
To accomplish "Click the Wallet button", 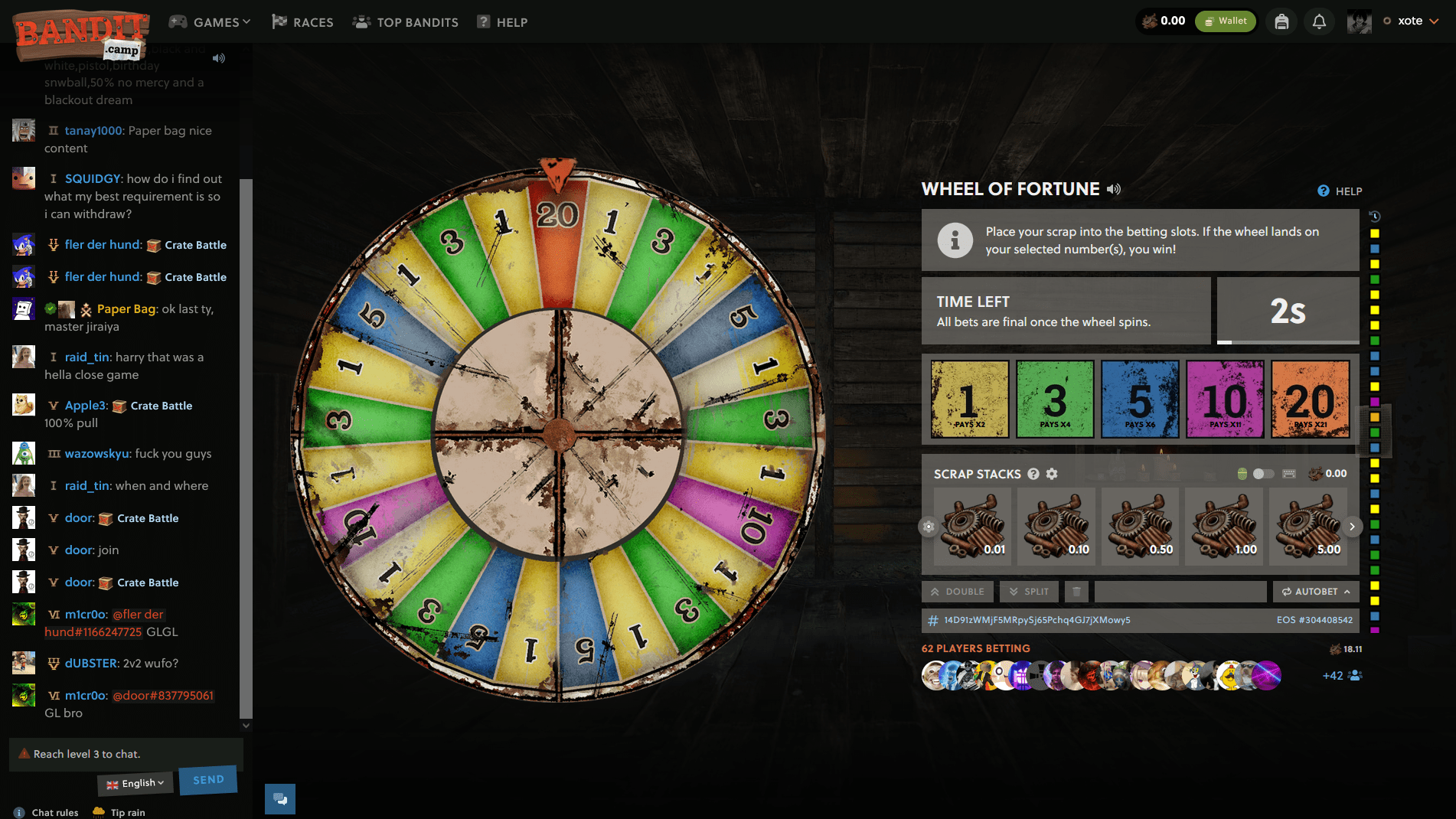I will [x=1225, y=21].
